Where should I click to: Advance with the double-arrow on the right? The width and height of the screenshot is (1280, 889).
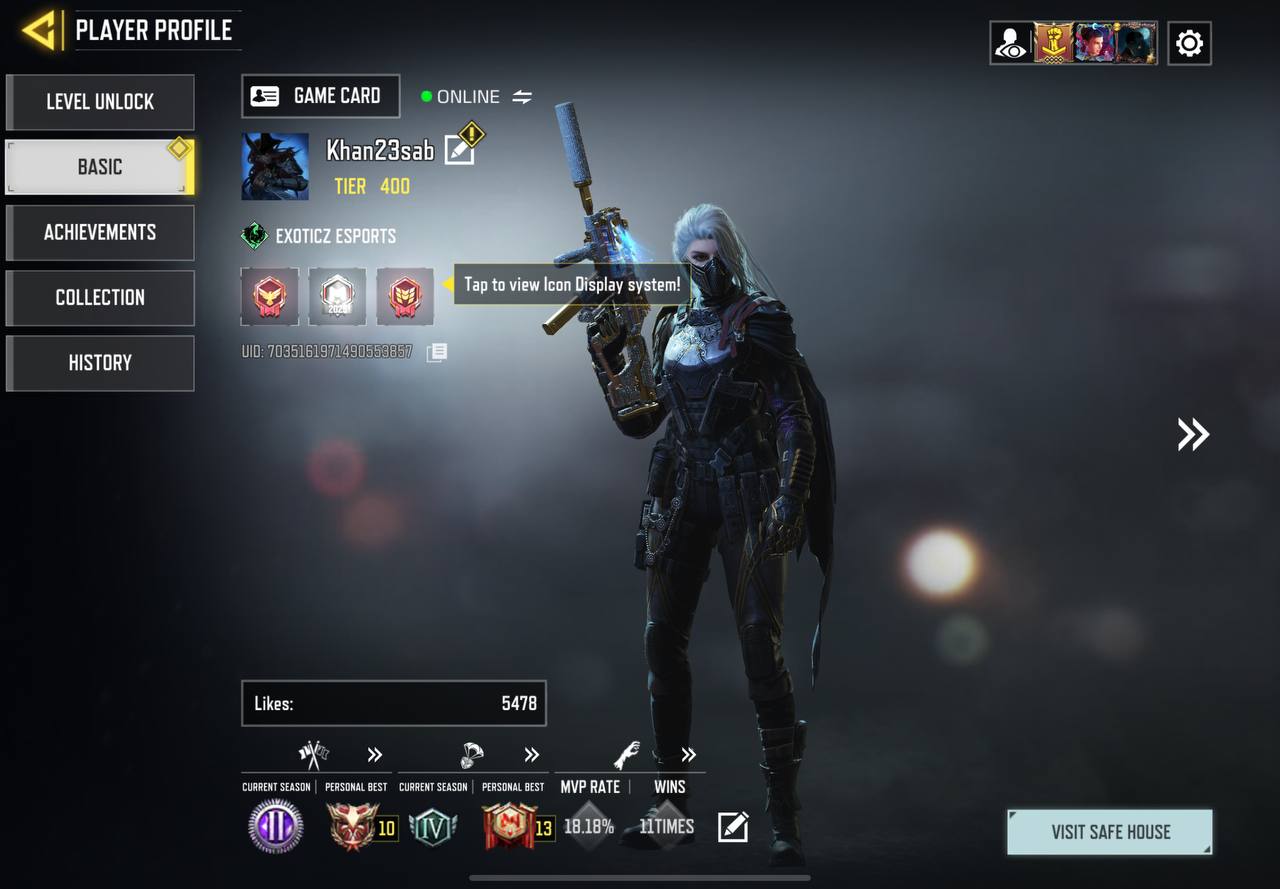pos(1192,434)
